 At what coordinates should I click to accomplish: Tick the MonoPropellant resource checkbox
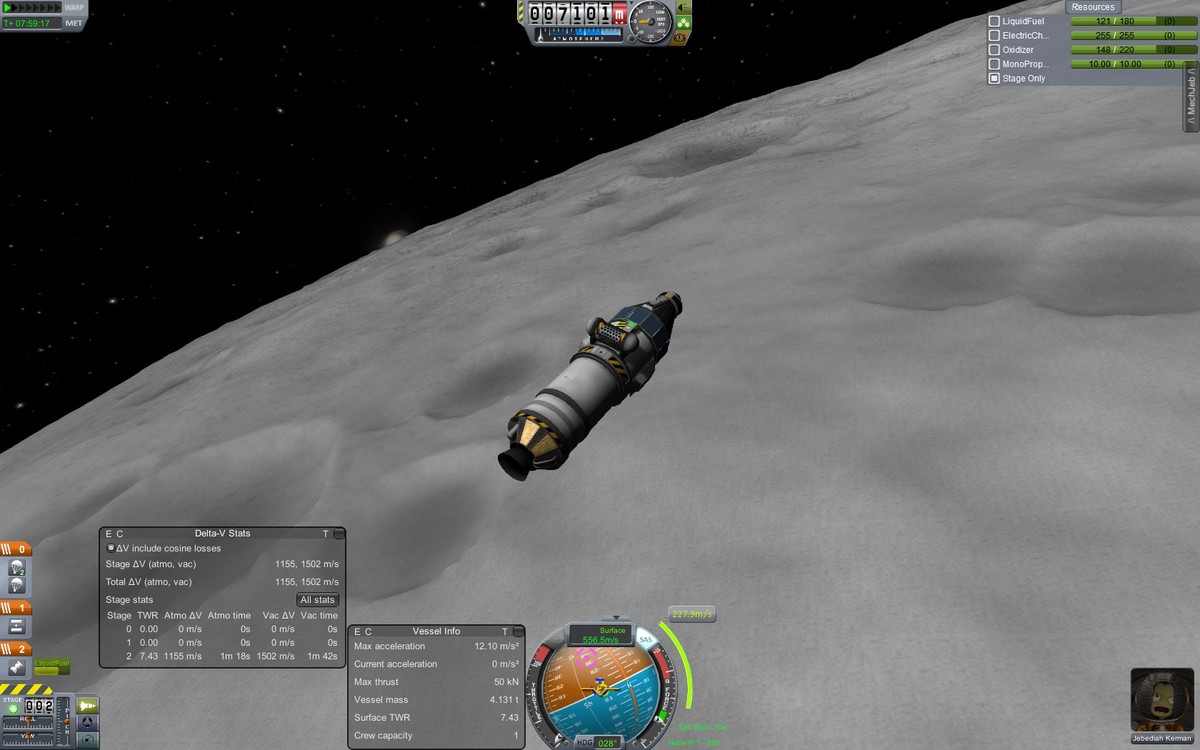994,64
